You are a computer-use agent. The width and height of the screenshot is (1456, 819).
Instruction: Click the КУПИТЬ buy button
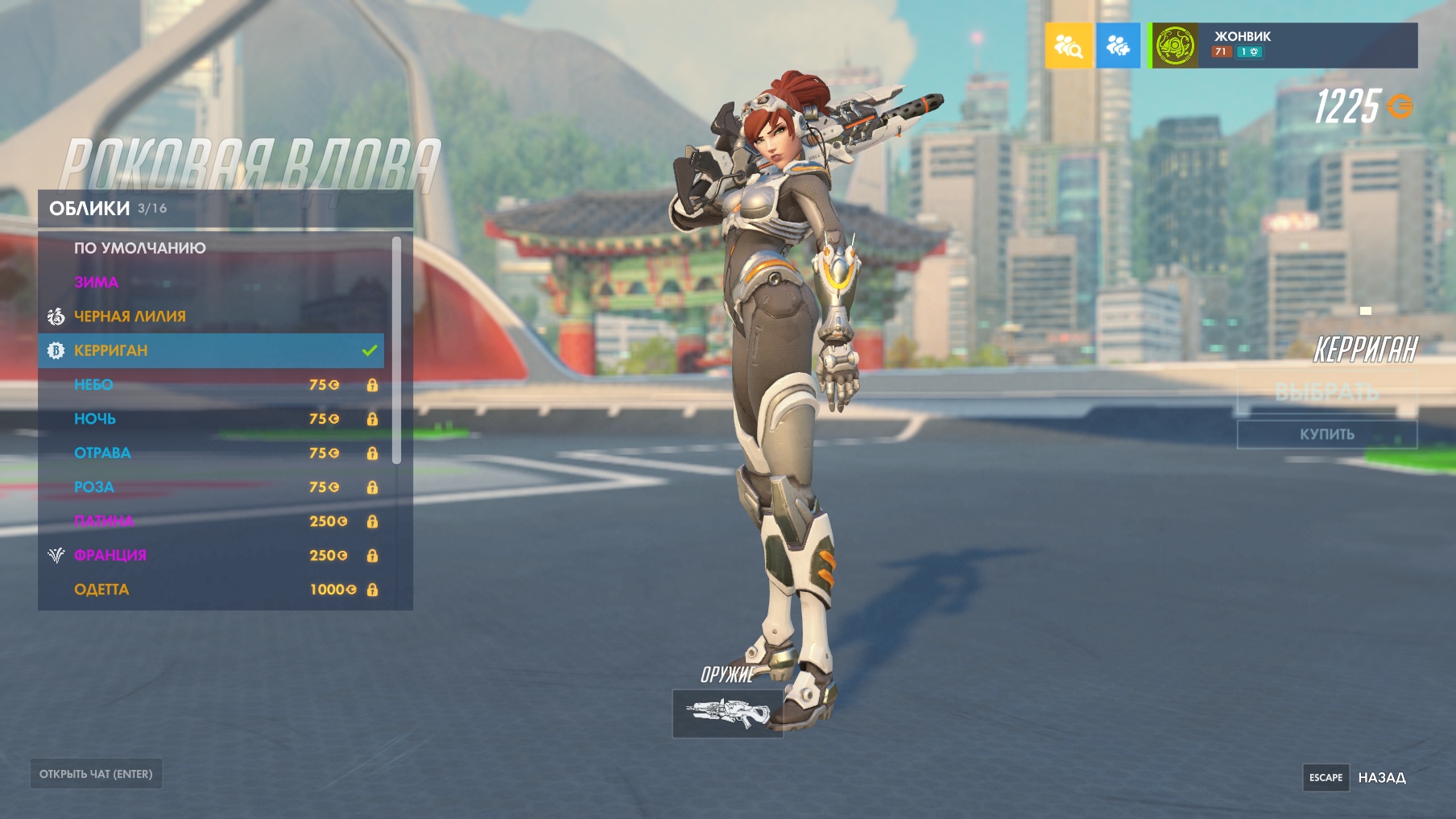1326,434
